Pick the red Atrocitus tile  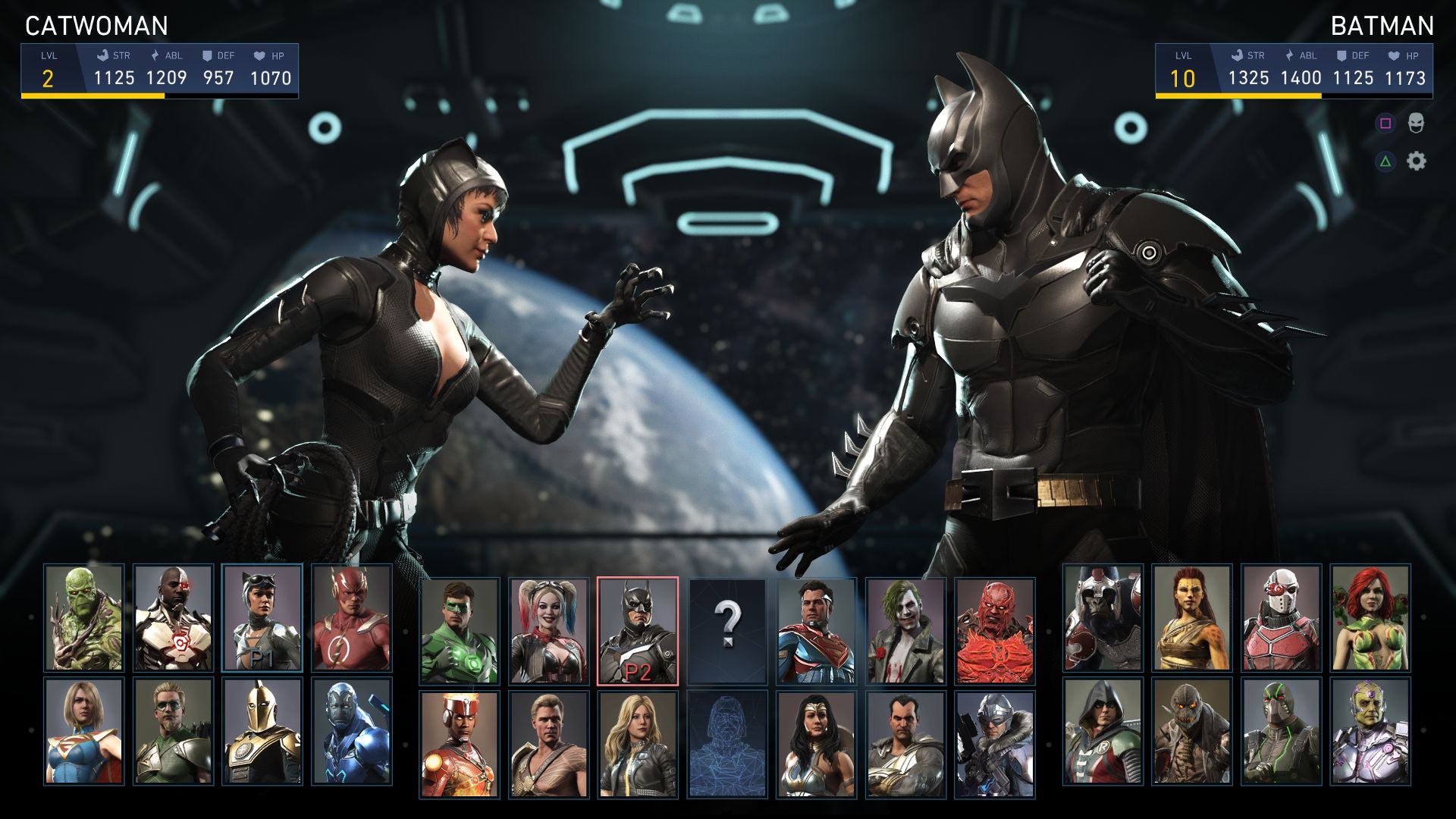coord(994,631)
